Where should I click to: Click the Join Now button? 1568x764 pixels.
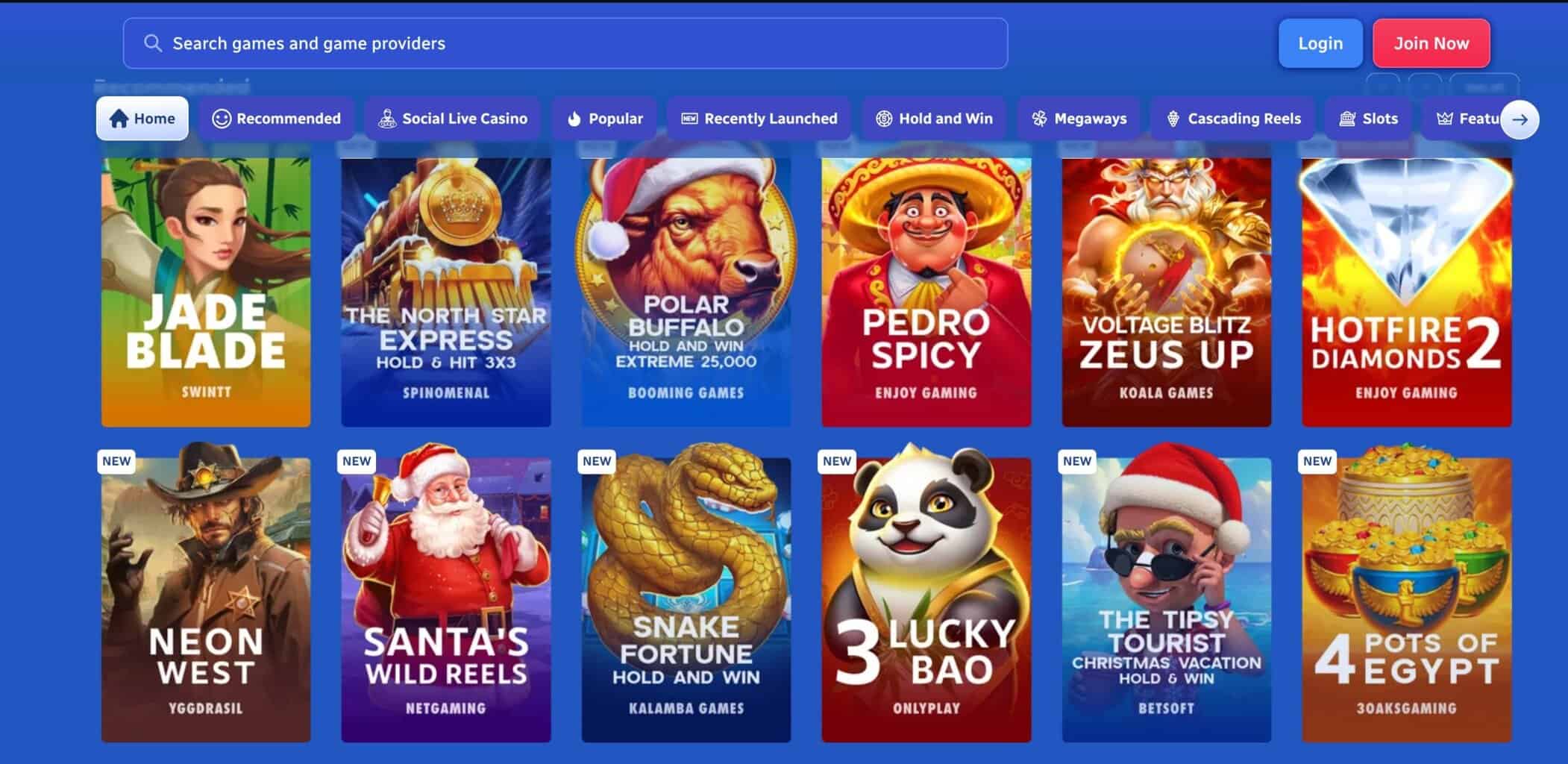point(1431,43)
